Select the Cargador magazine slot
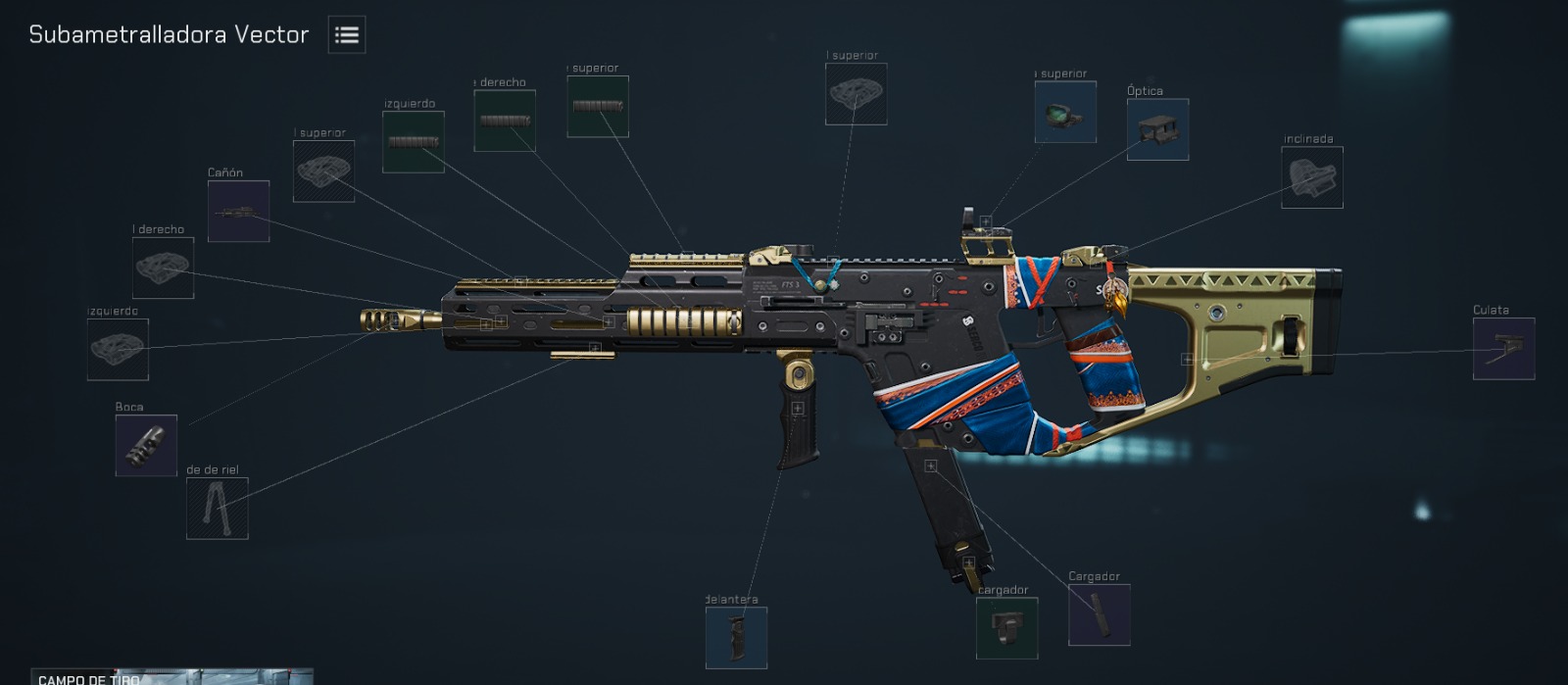The width and height of the screenshot is (1568, 685). point(1099,614)
